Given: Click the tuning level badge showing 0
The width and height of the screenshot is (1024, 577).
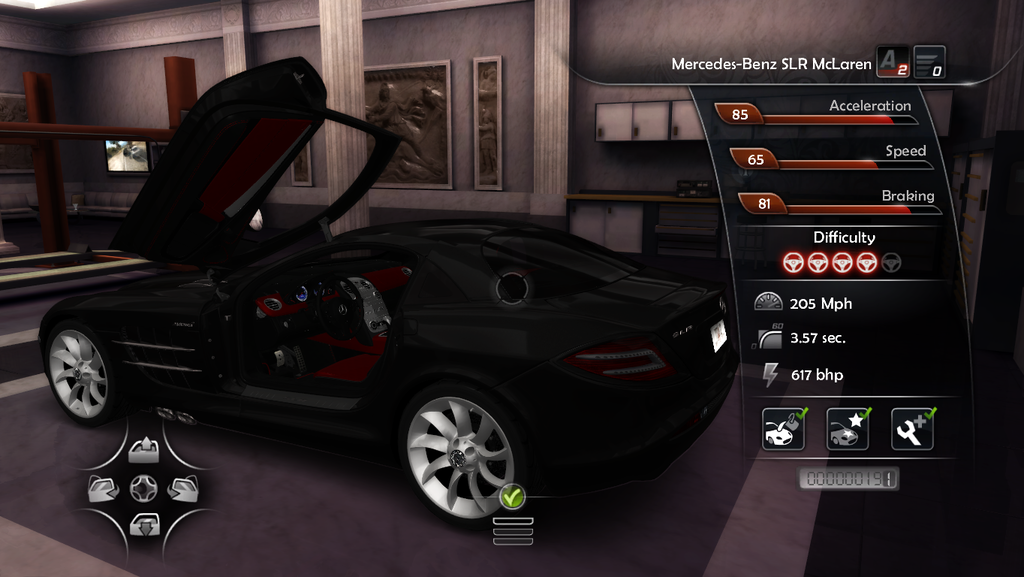Looking at the screenshot, I should coord(929,63).
